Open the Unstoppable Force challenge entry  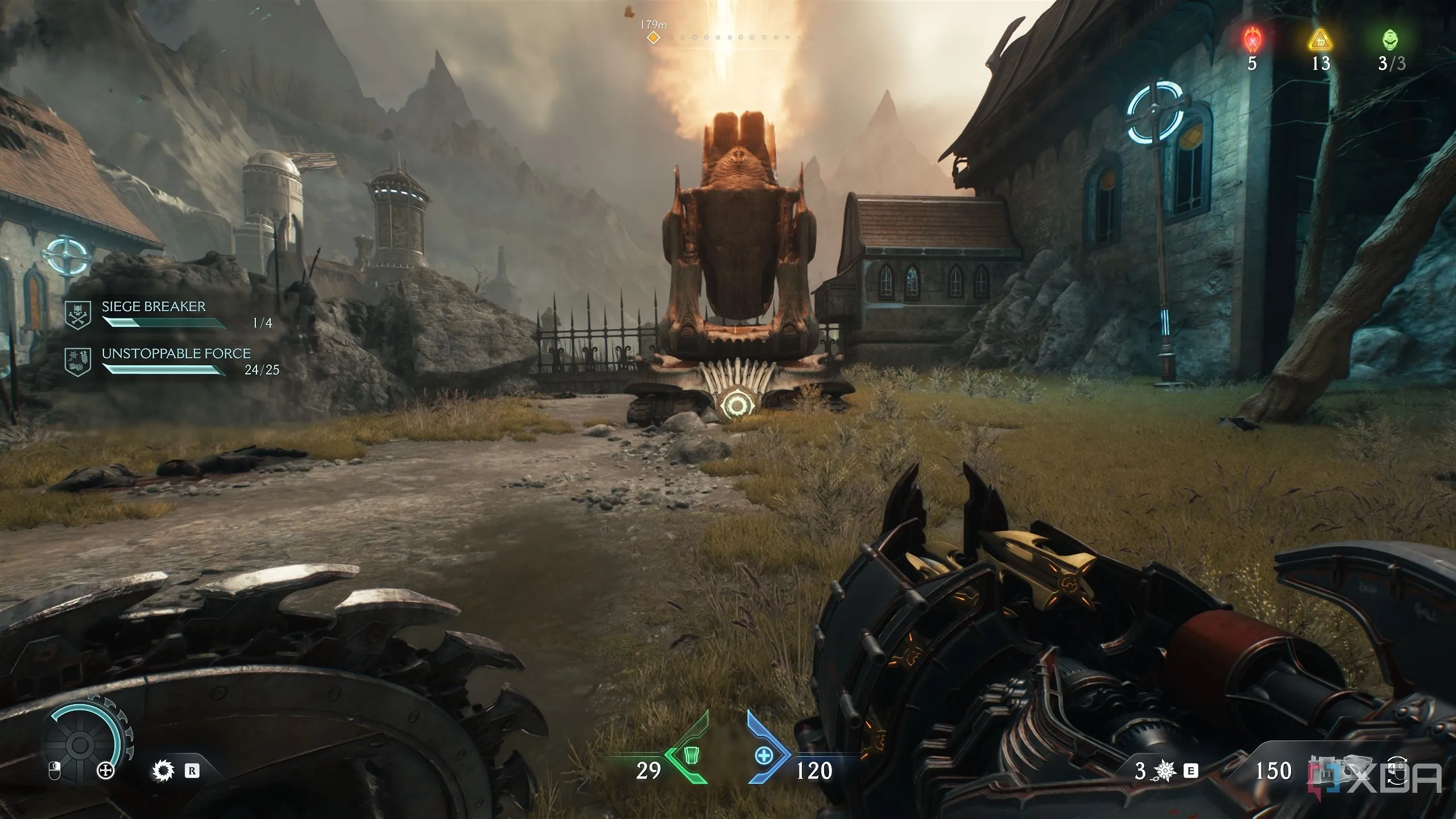176,354
